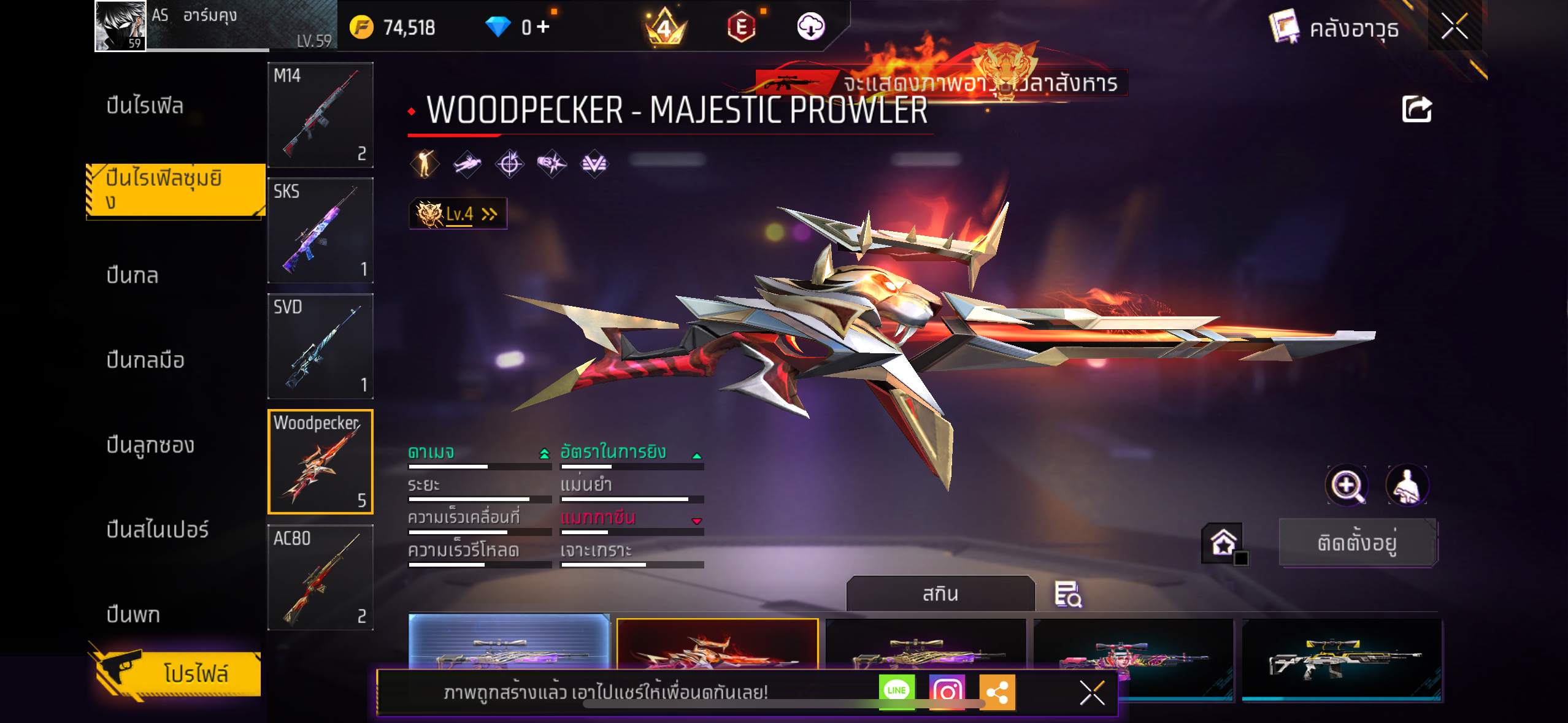
Task: Switch to the ปืนกล machine gun category
Action: click(133, 276)
